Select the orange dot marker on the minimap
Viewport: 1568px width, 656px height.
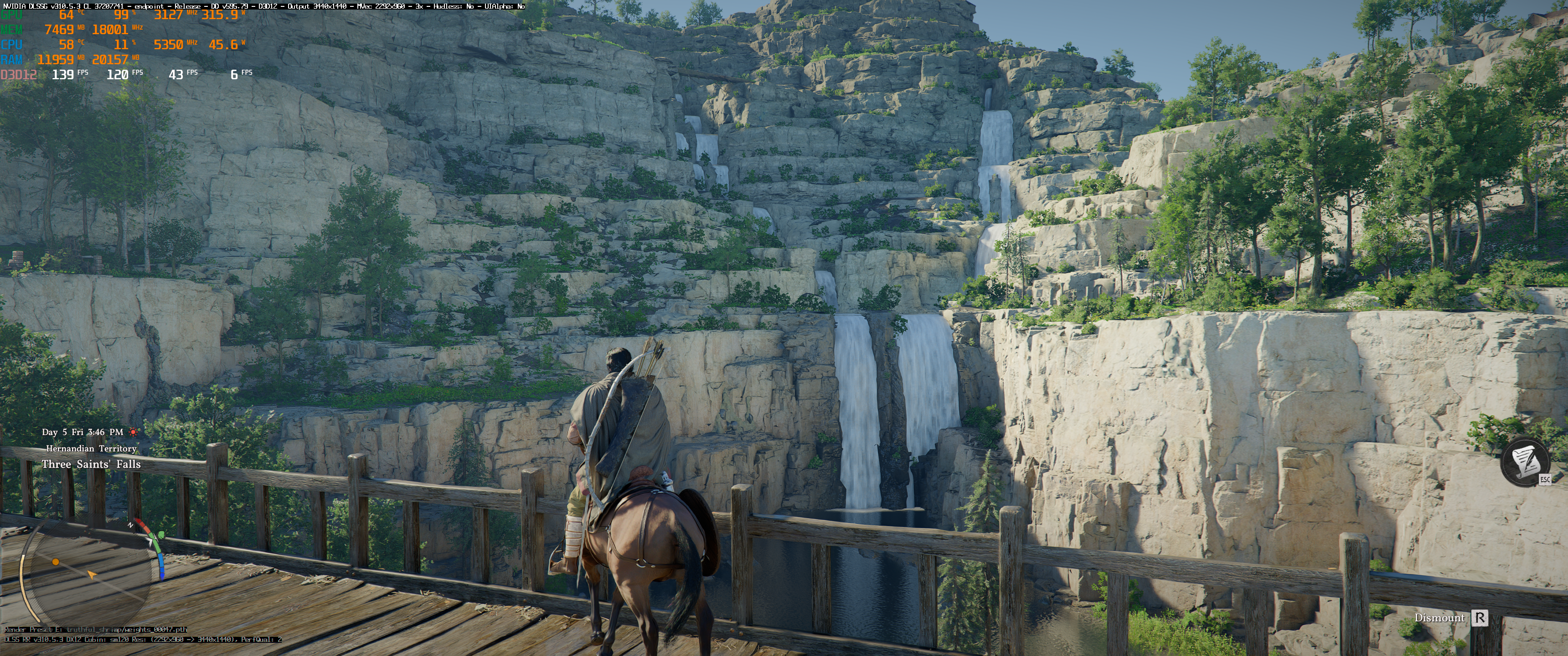[x=56, y=562]
